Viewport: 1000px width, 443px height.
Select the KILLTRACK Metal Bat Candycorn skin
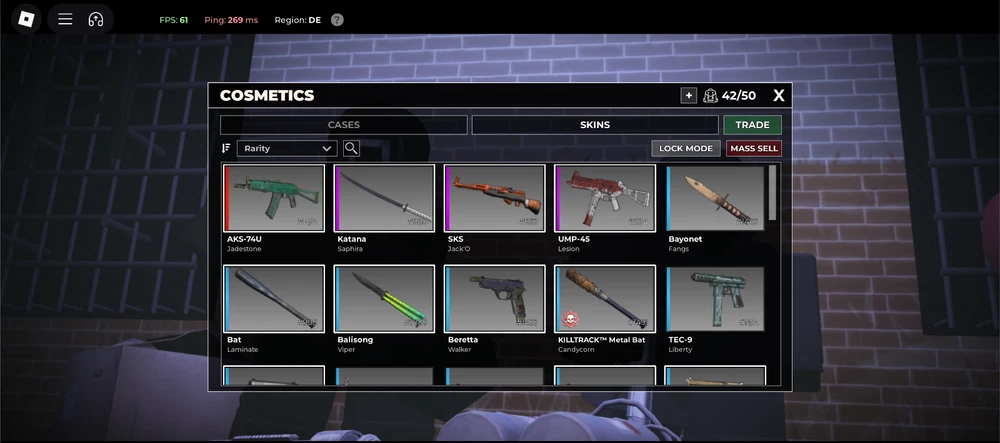tap(605, 299)
